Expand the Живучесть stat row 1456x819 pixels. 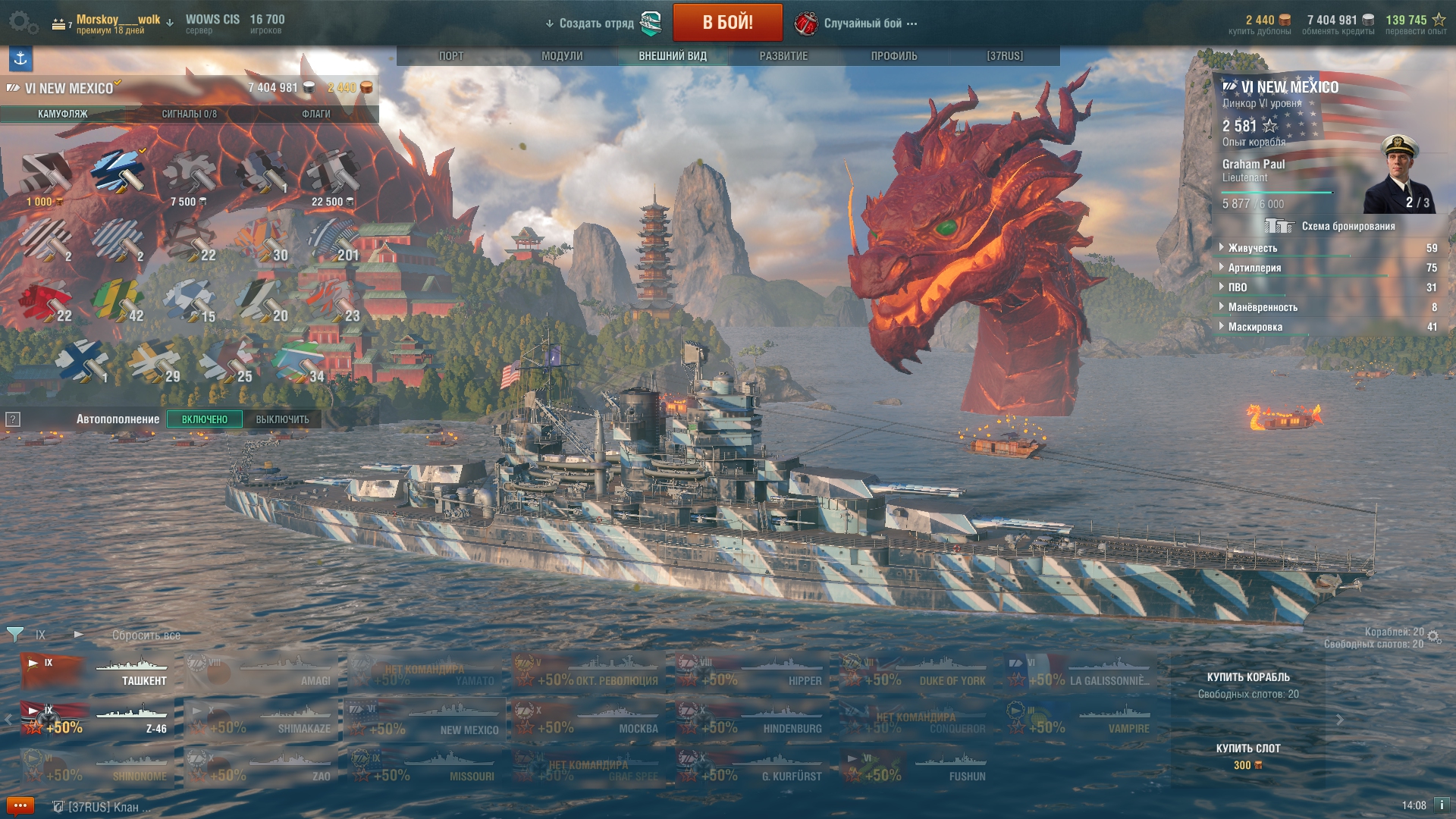pos(1253,248)
